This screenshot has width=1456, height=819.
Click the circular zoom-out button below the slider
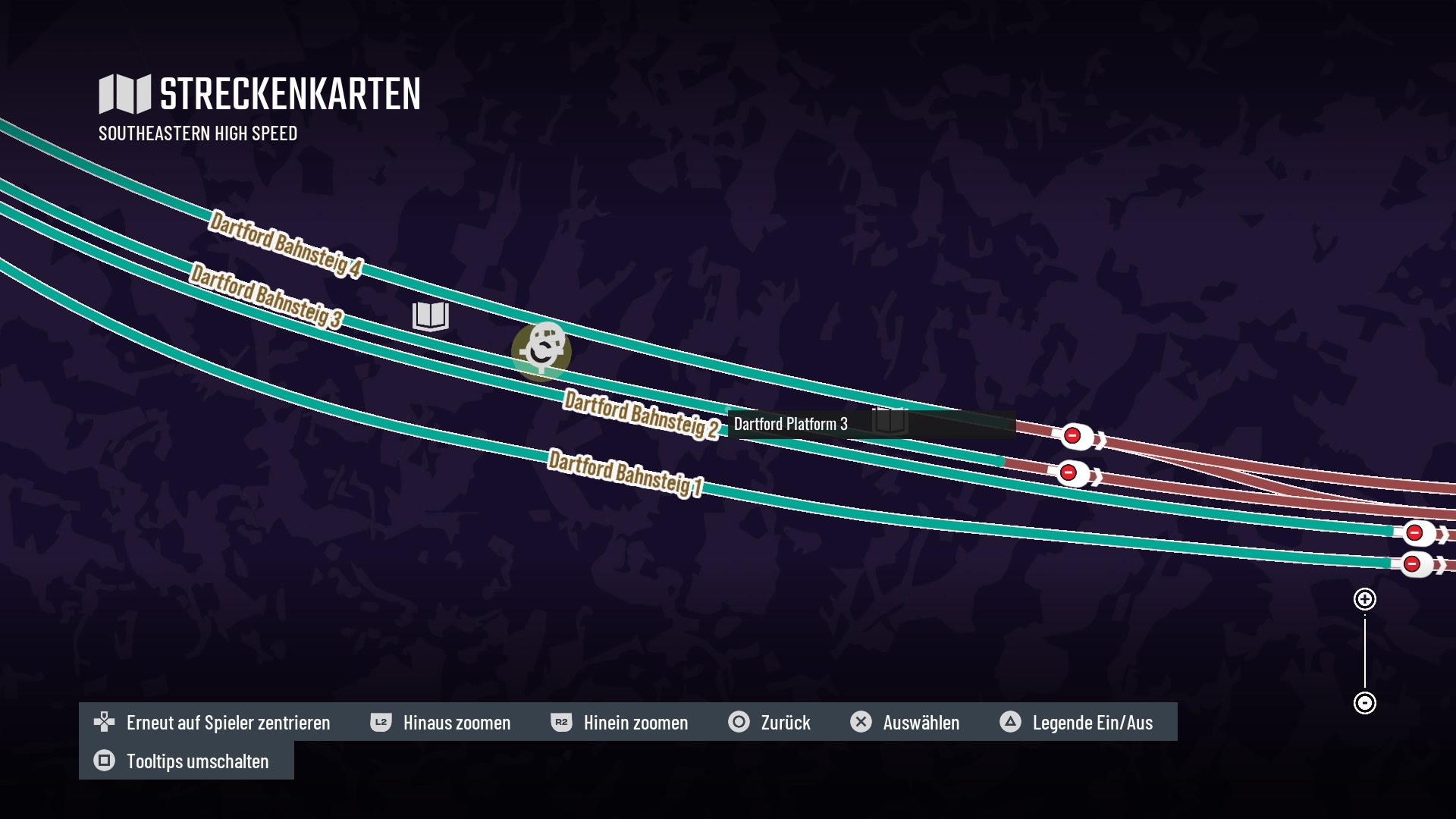click(1365, 703)
